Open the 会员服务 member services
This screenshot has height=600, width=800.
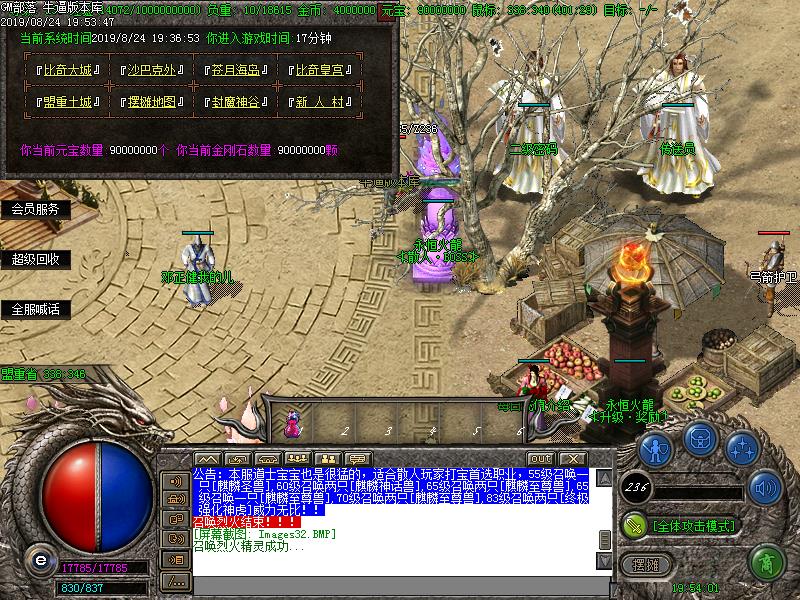[36, 209]
